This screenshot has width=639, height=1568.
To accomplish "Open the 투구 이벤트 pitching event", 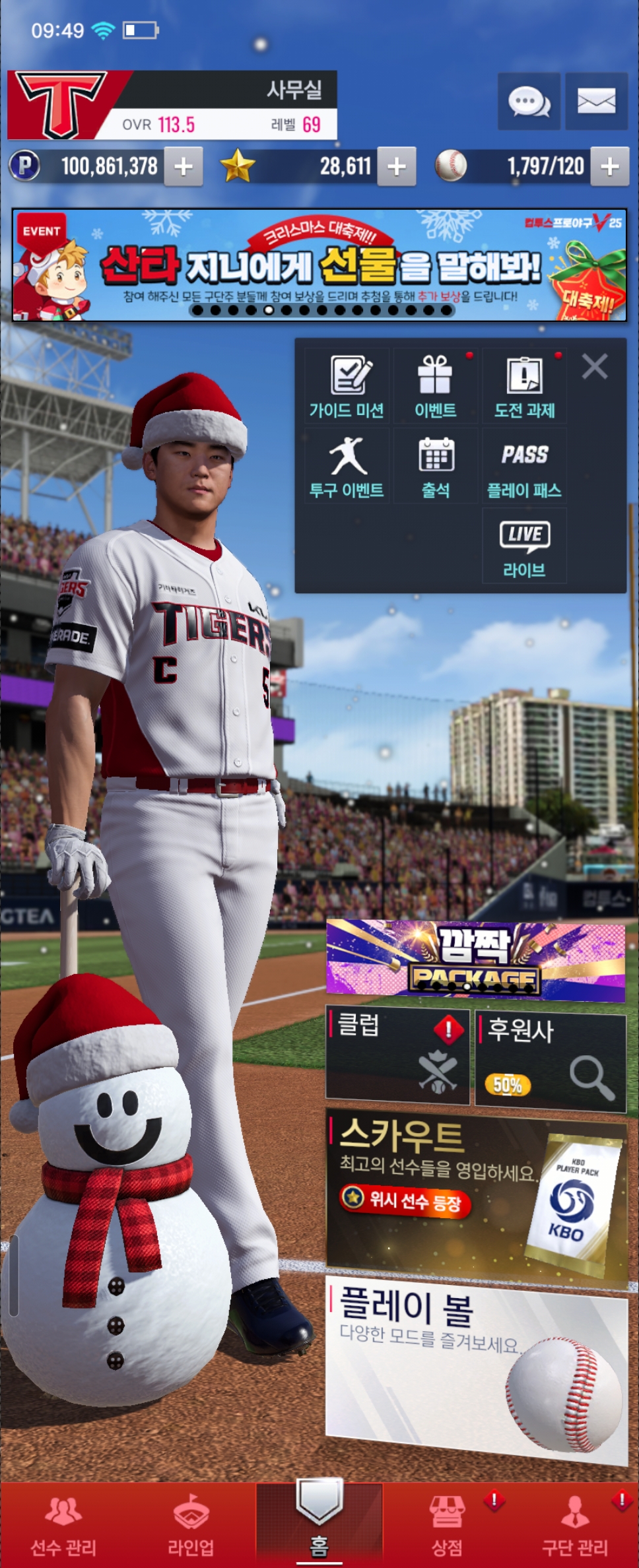I will coord(347,467).
